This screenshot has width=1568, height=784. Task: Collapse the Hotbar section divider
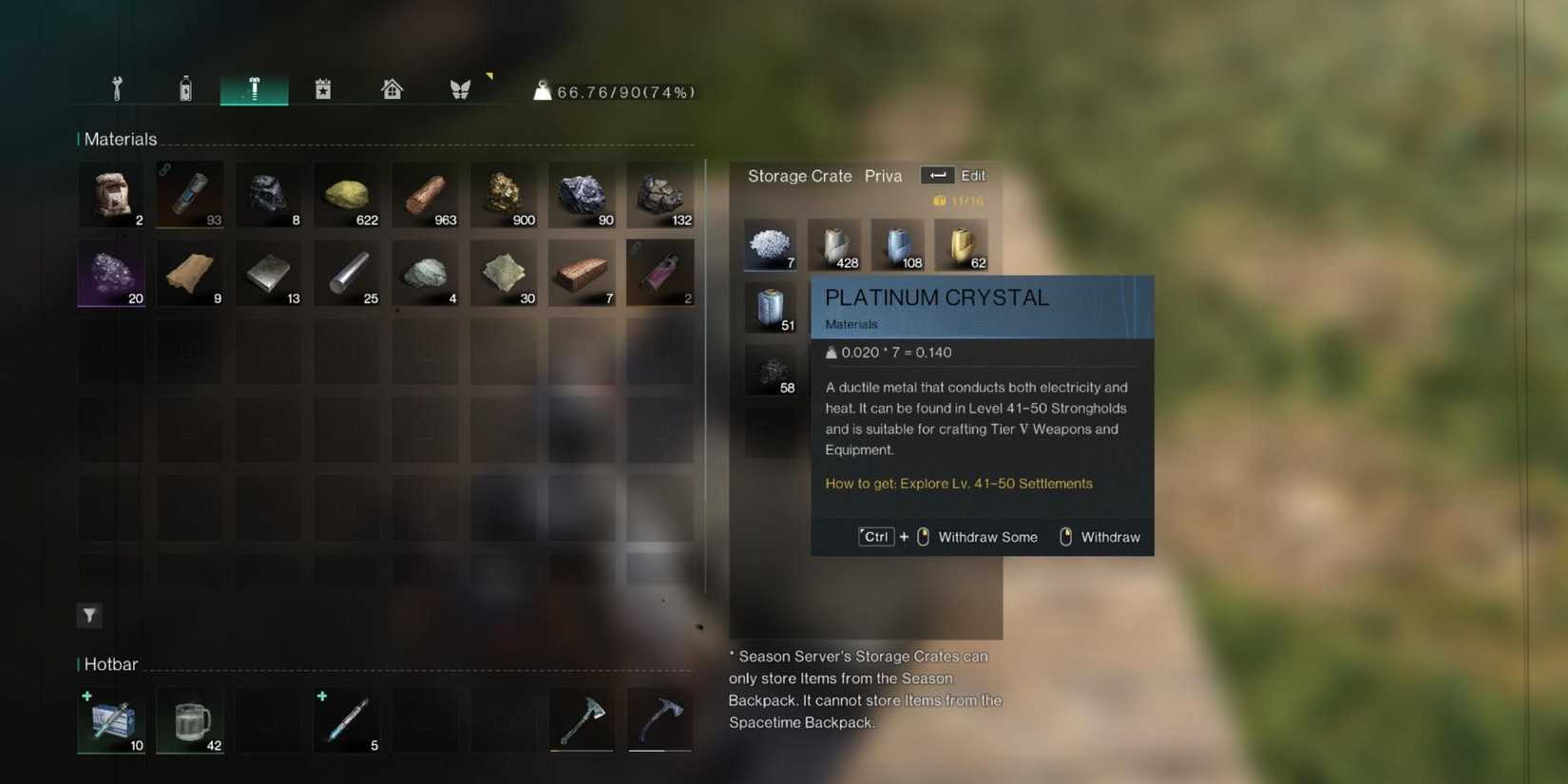click(x=110, y=663)
